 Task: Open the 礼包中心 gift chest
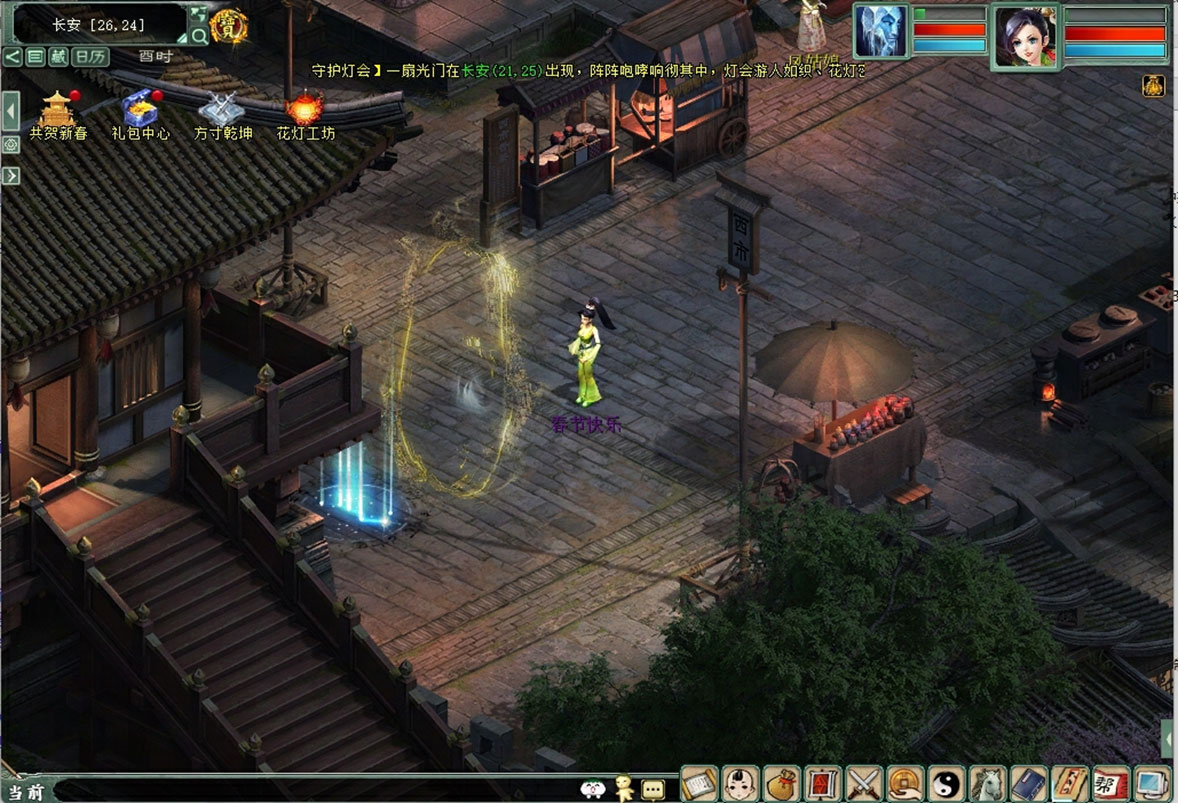tap(140, 108)
